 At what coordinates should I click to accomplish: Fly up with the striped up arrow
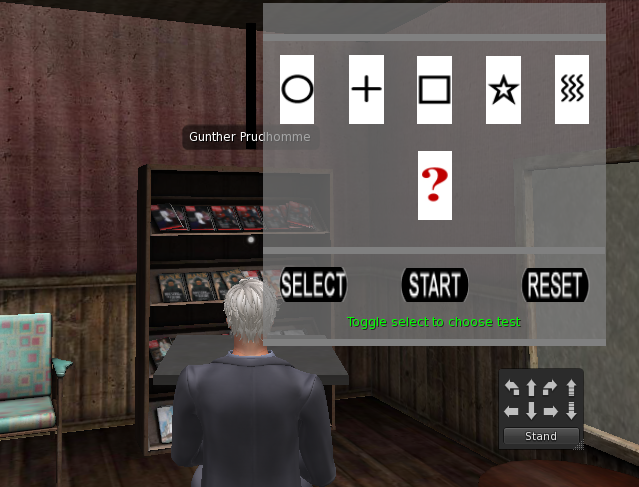[571, 387]
